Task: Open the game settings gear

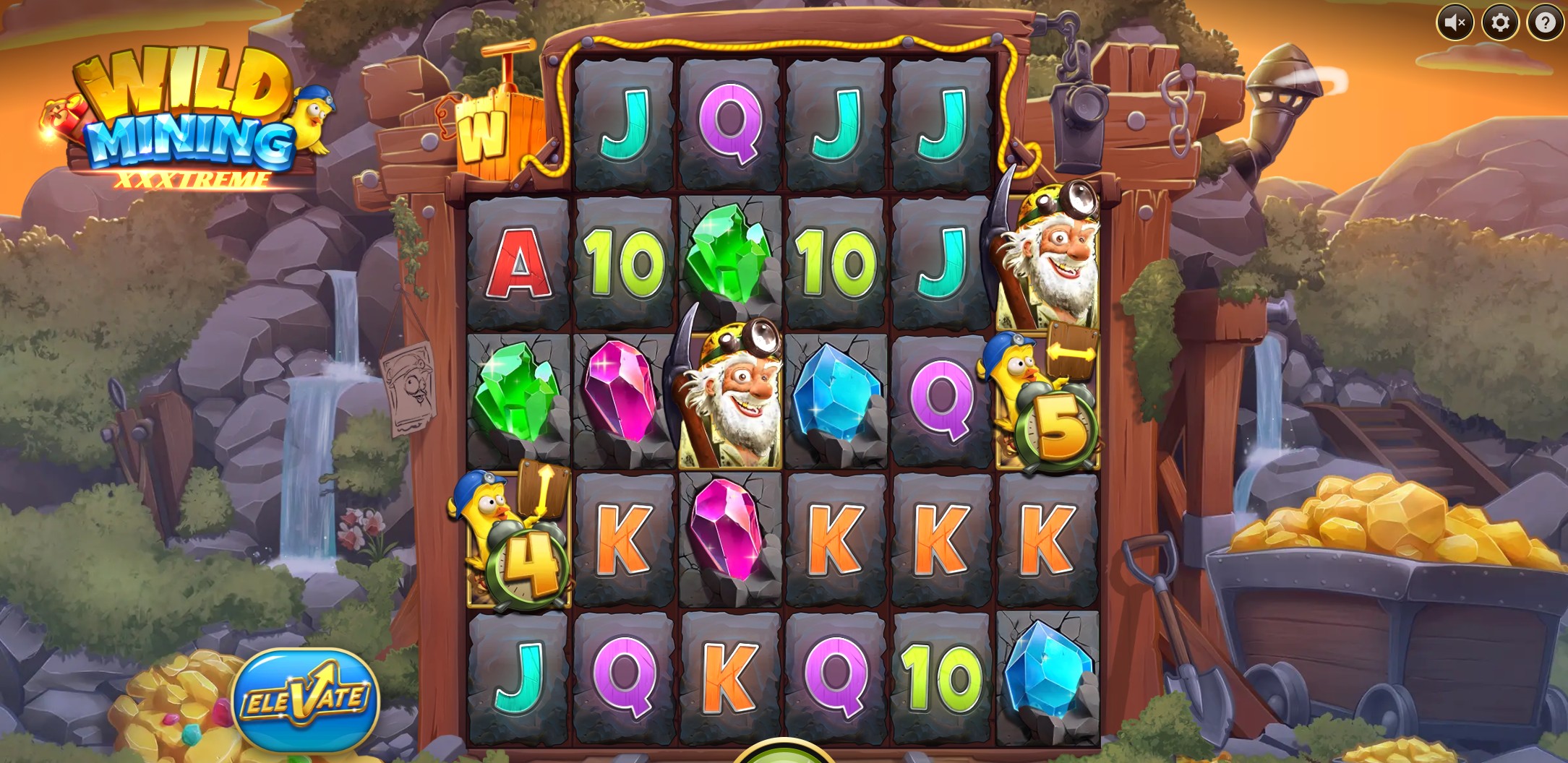Action: click(x=1500, y=24)
